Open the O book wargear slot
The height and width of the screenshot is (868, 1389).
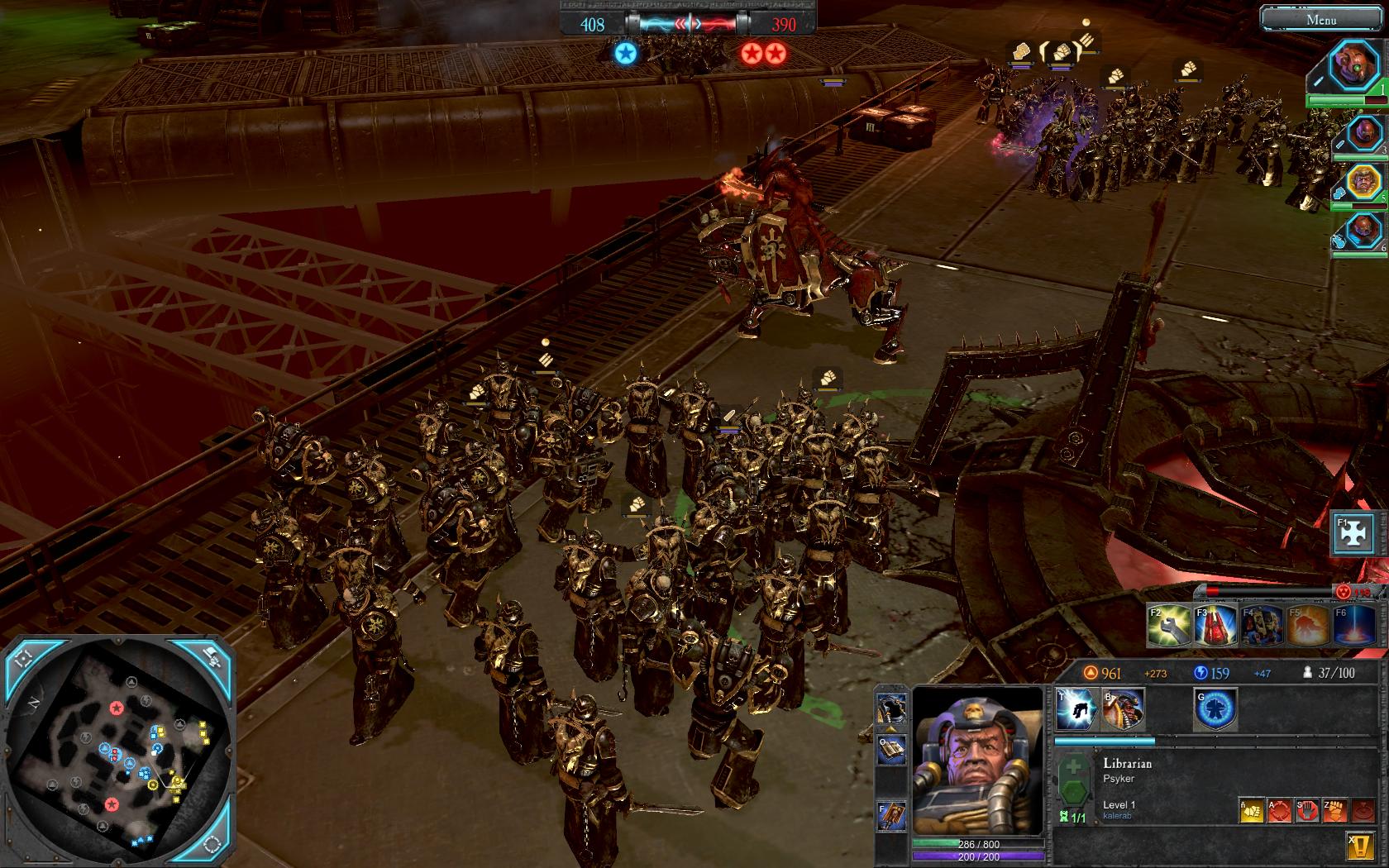[892, 750]
